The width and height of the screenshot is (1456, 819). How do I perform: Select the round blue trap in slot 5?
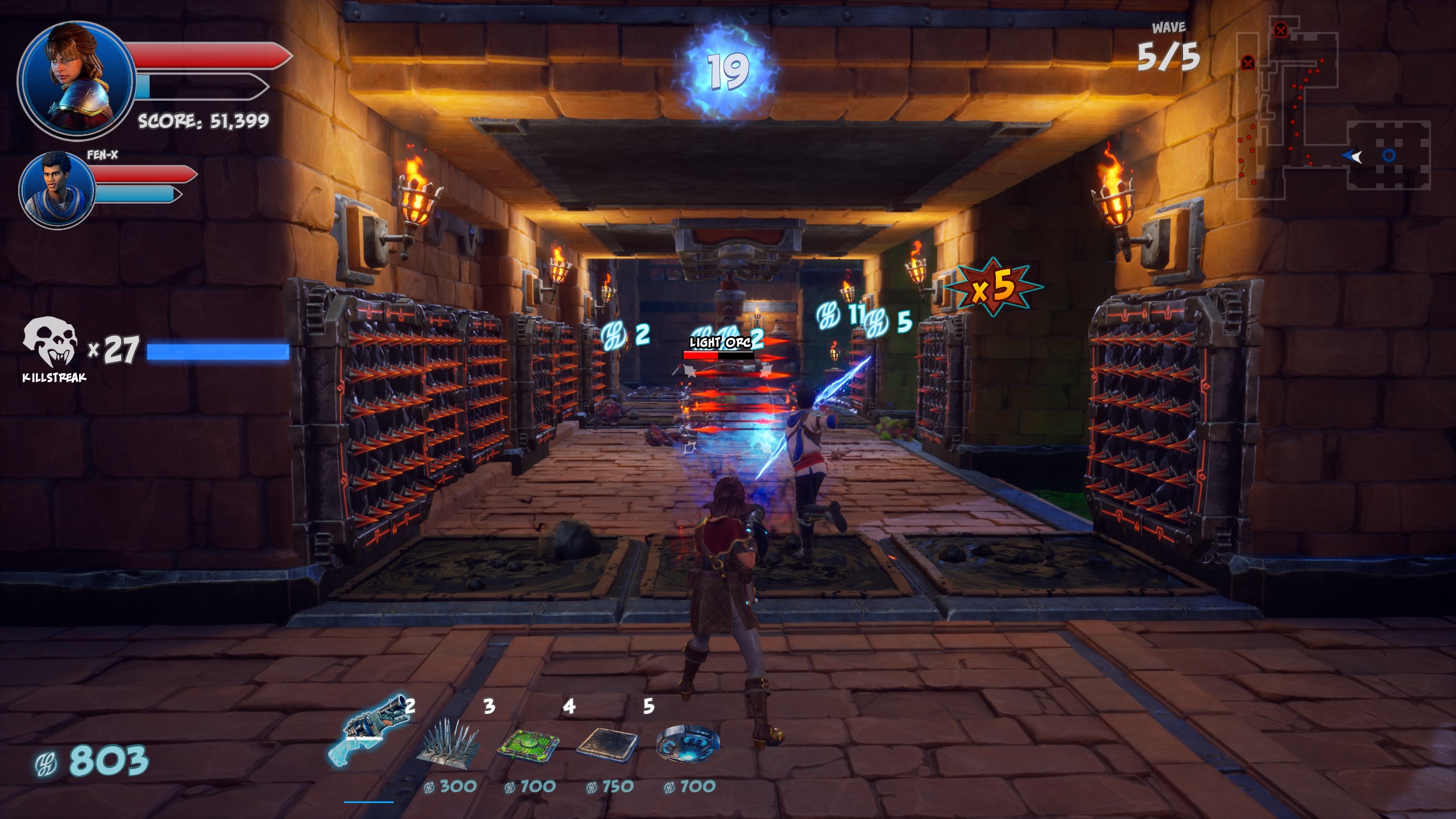click(688, 743)
